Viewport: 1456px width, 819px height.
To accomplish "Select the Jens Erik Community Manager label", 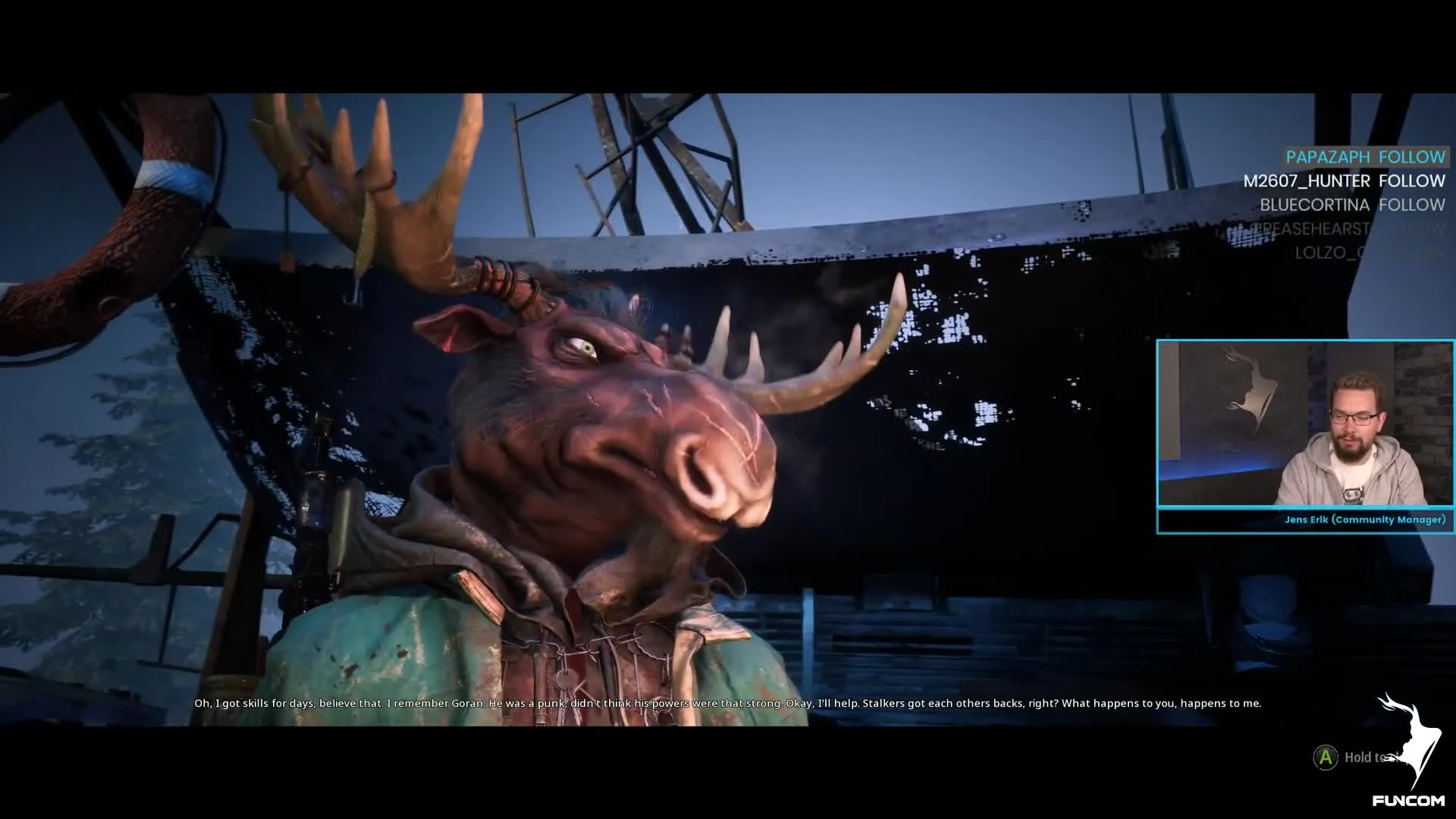I will coord(1365,520).
